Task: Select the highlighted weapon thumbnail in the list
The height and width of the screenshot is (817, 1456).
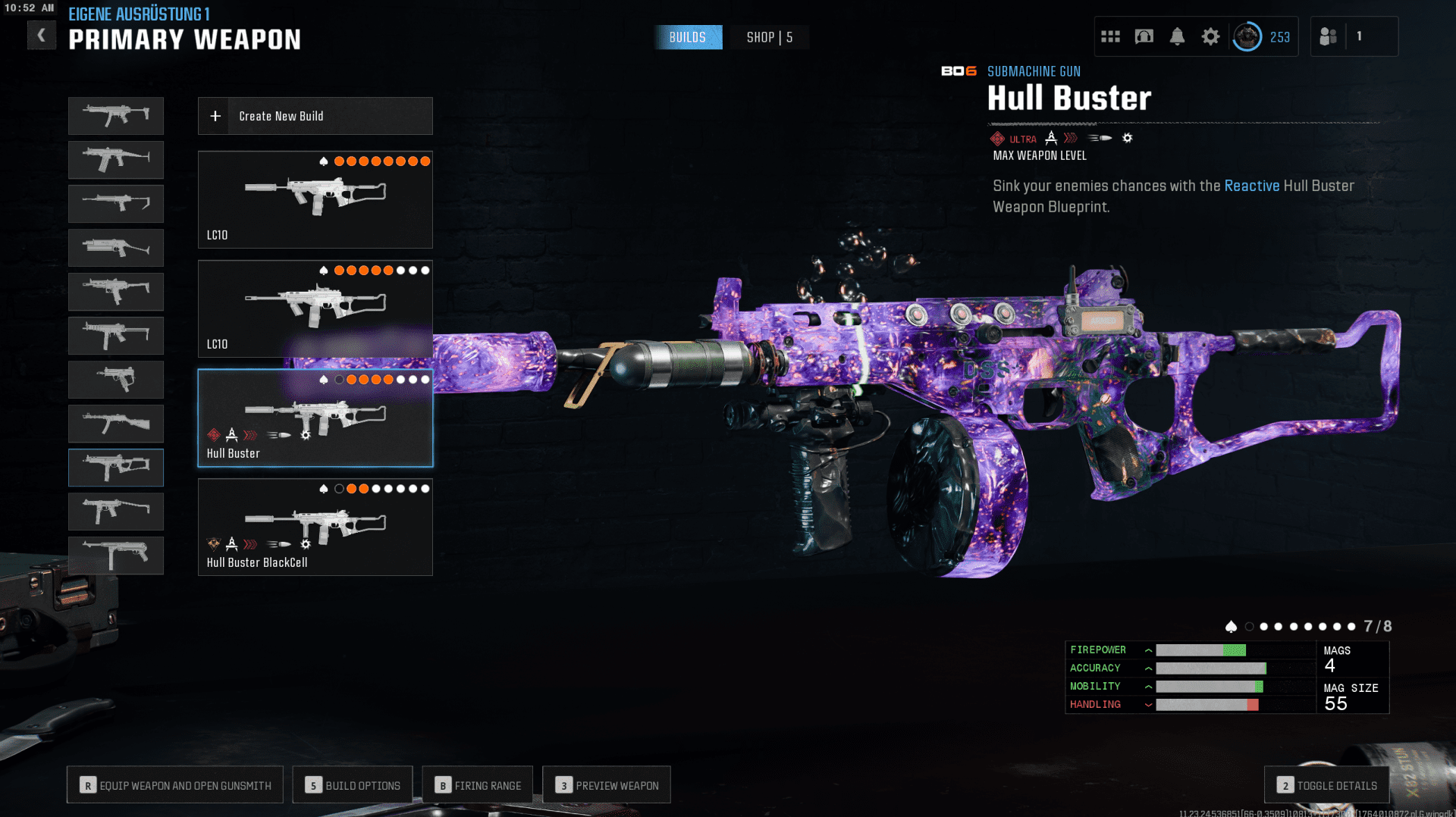Action: 115,468
